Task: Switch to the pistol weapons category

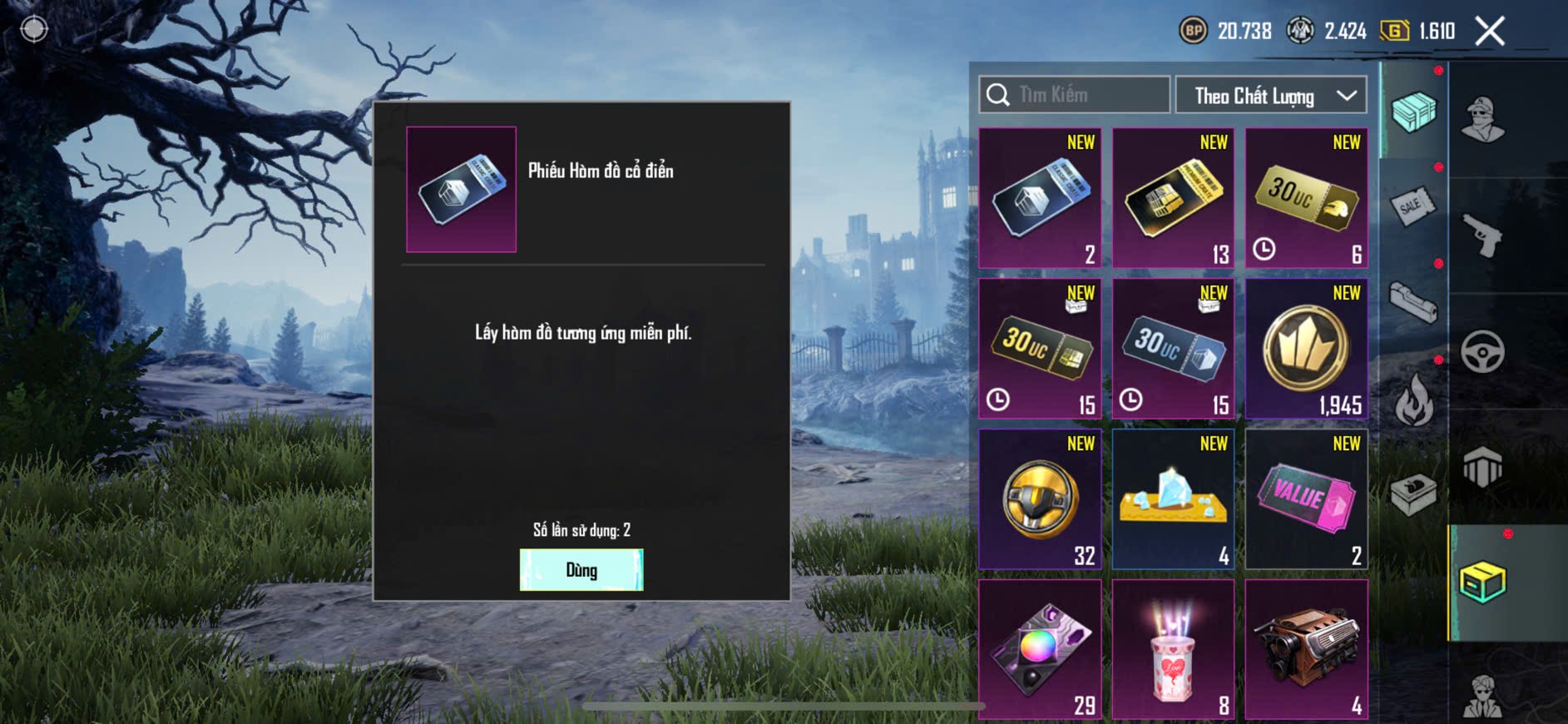Action: 1483,236
